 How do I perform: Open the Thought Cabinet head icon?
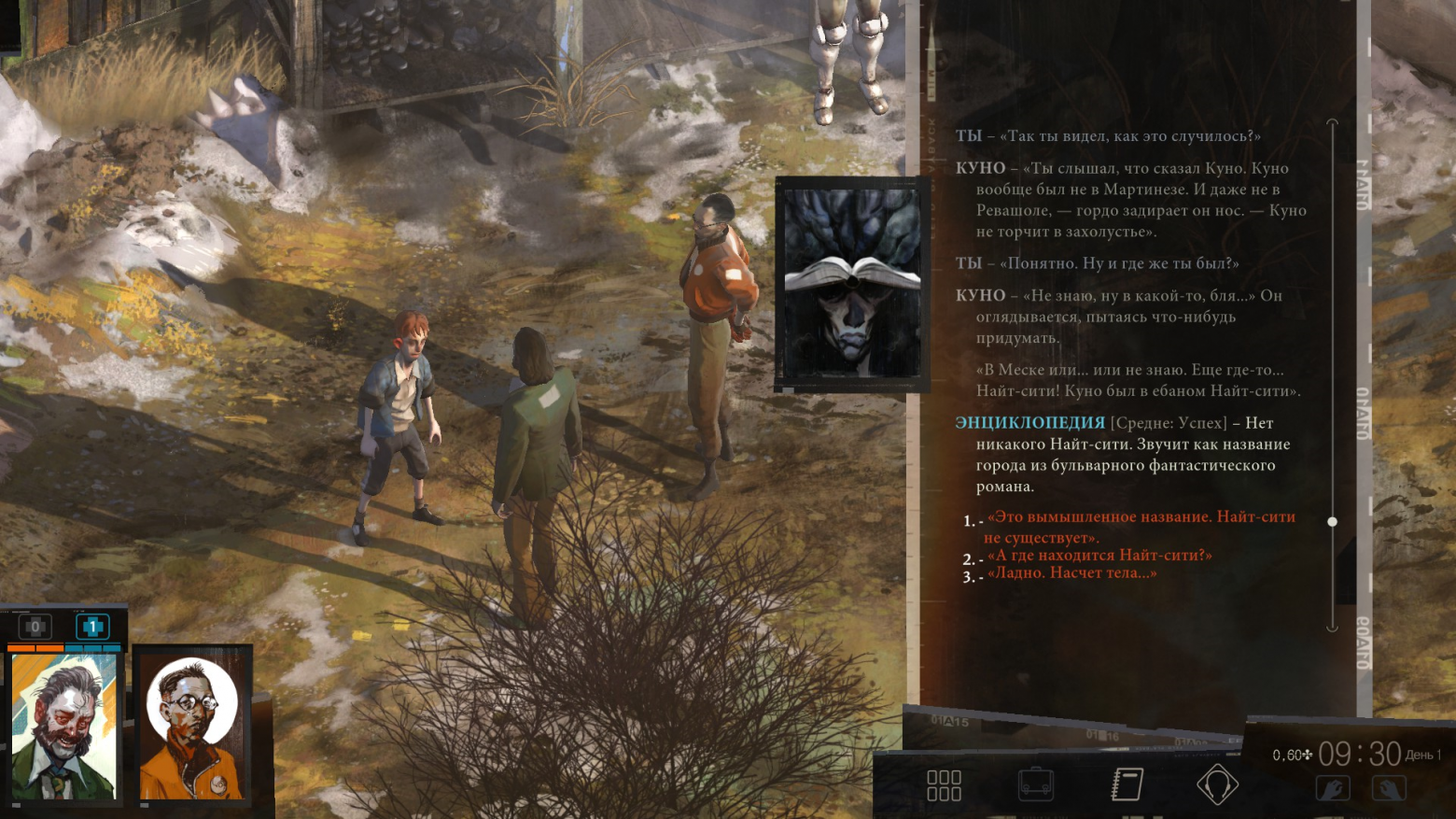pyautogui.click(x=1217, y=785)
